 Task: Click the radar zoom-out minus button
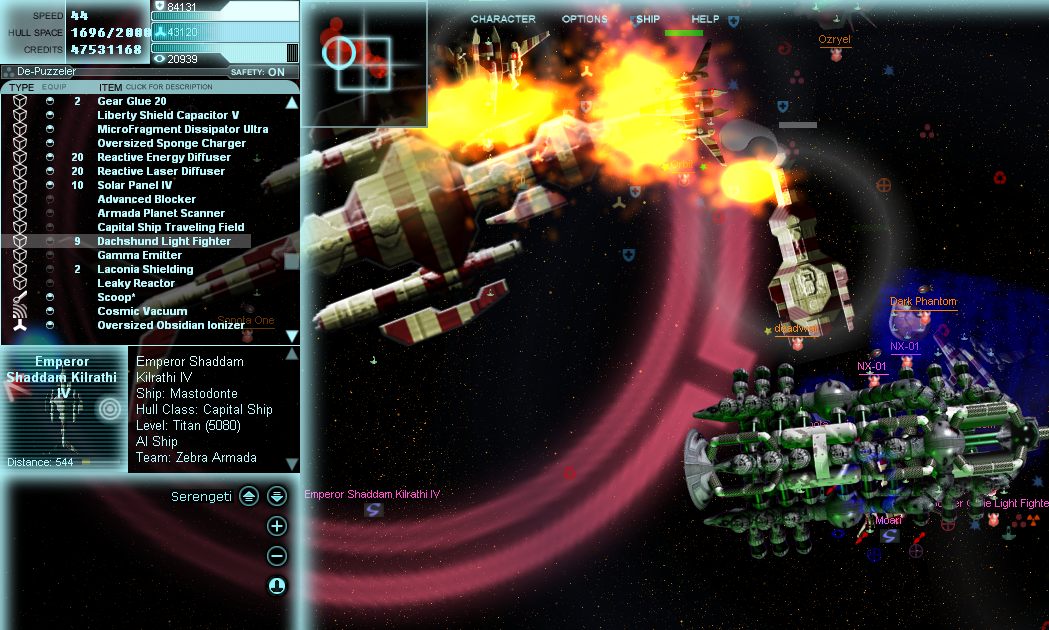tap(278, 557)
